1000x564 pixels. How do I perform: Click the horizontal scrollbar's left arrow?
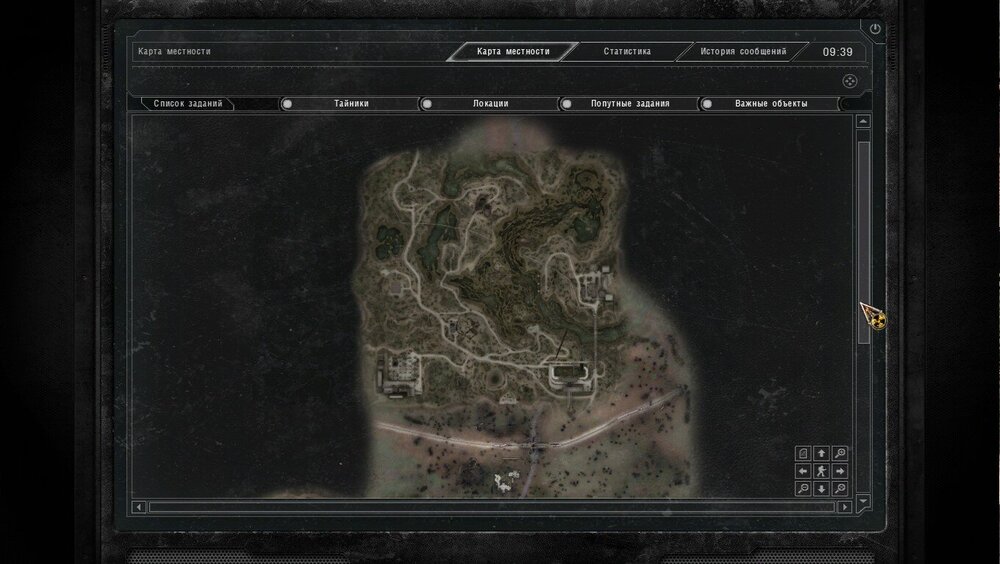pos(140,507)
